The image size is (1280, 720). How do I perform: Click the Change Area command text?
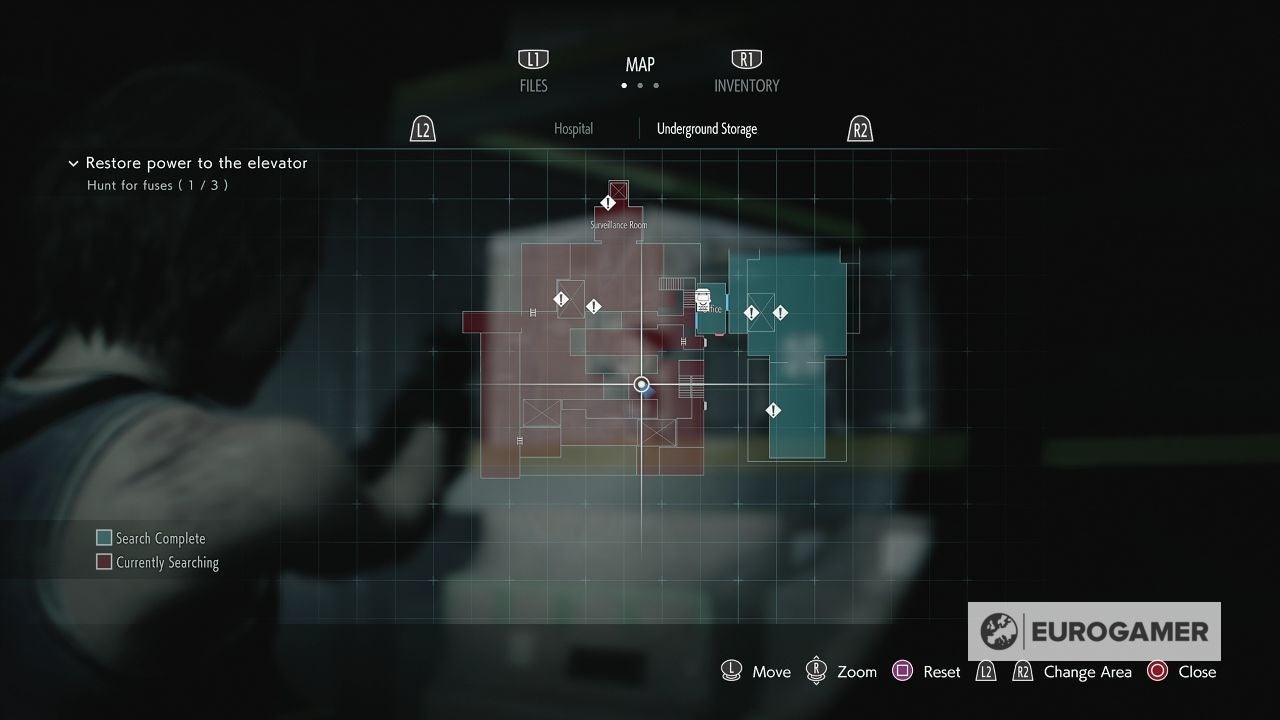pyautogui.click(x=1088, y=672)
